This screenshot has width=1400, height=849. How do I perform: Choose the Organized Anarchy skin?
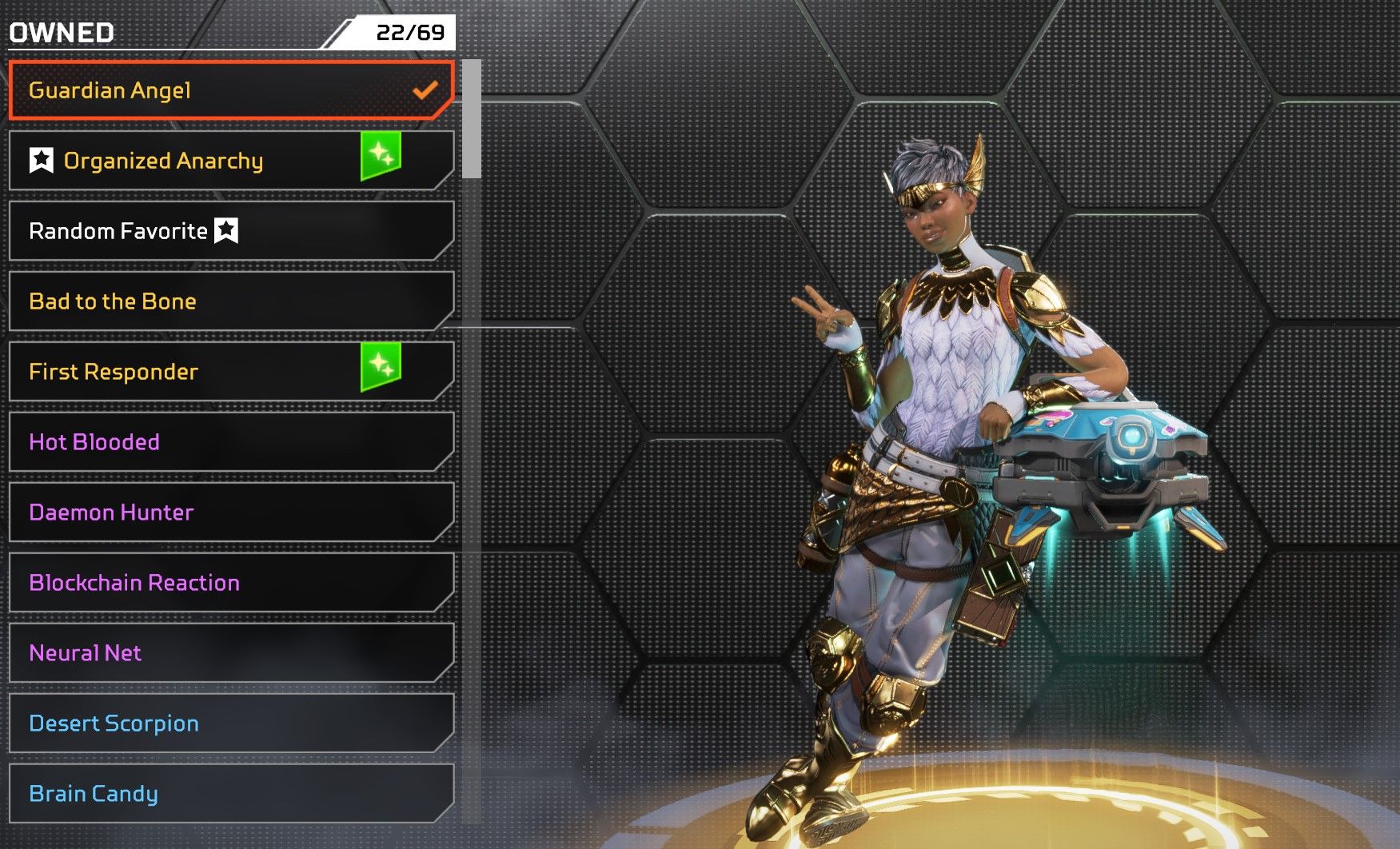click(231, 161)
